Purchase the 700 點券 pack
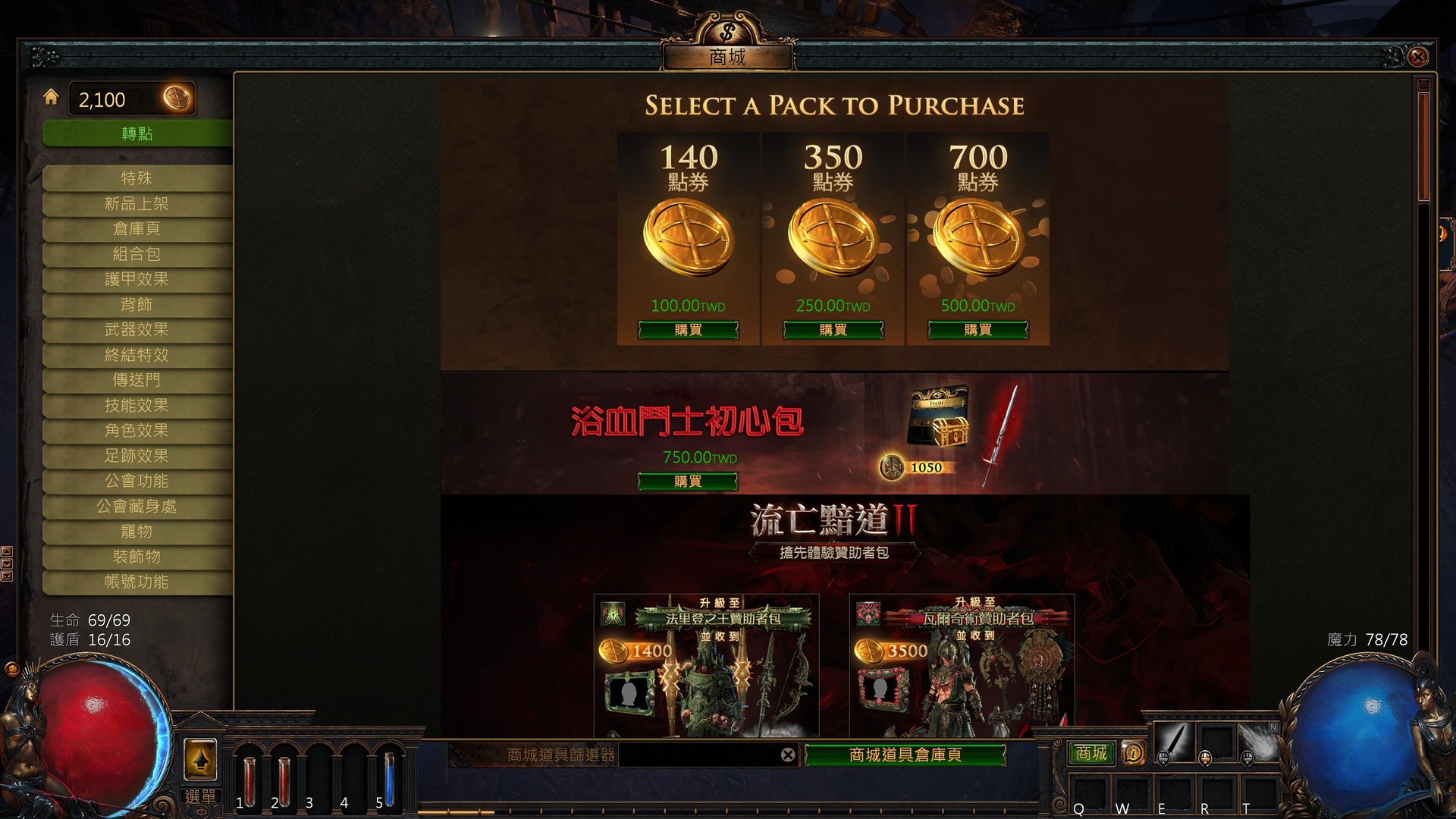Viewport: 1456px width, 819px height. (979, 329)
